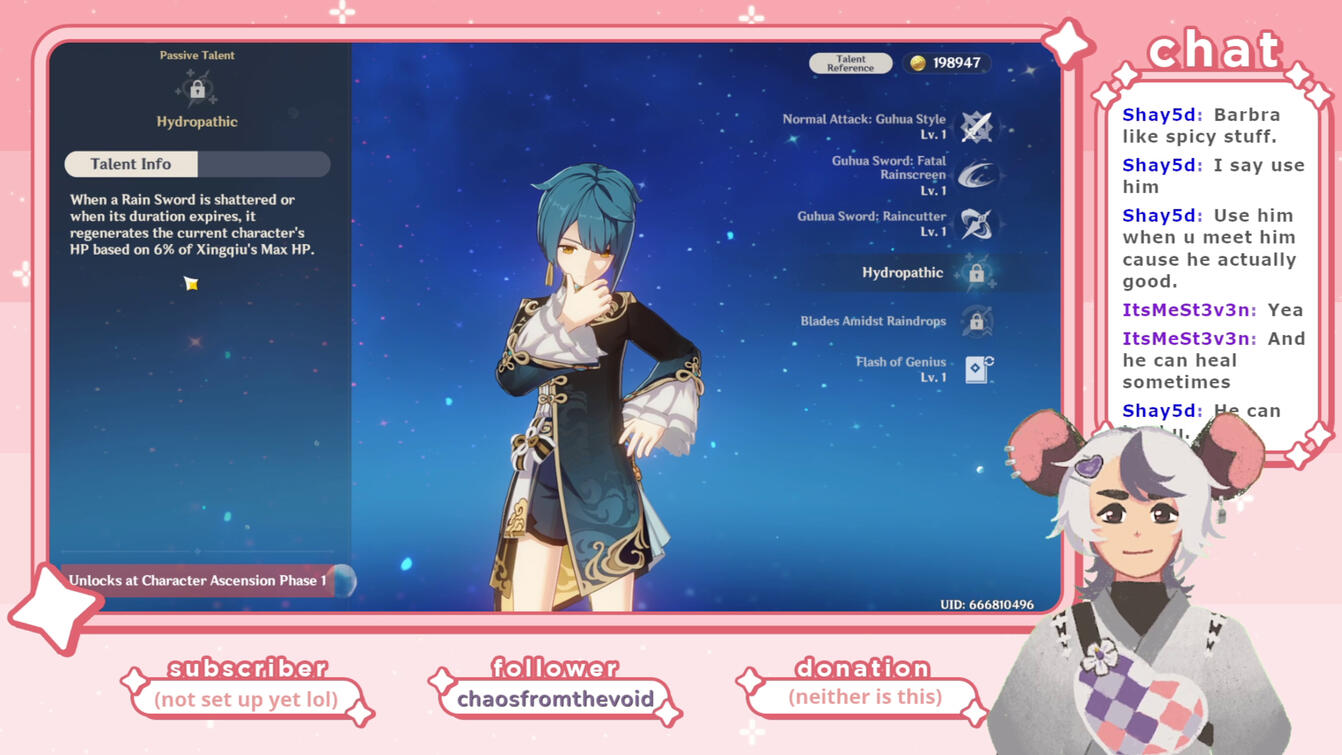
Task: Open the Guhua Sword: Fatal Rainscreen talent icon
Action: (x=975, y=172)
